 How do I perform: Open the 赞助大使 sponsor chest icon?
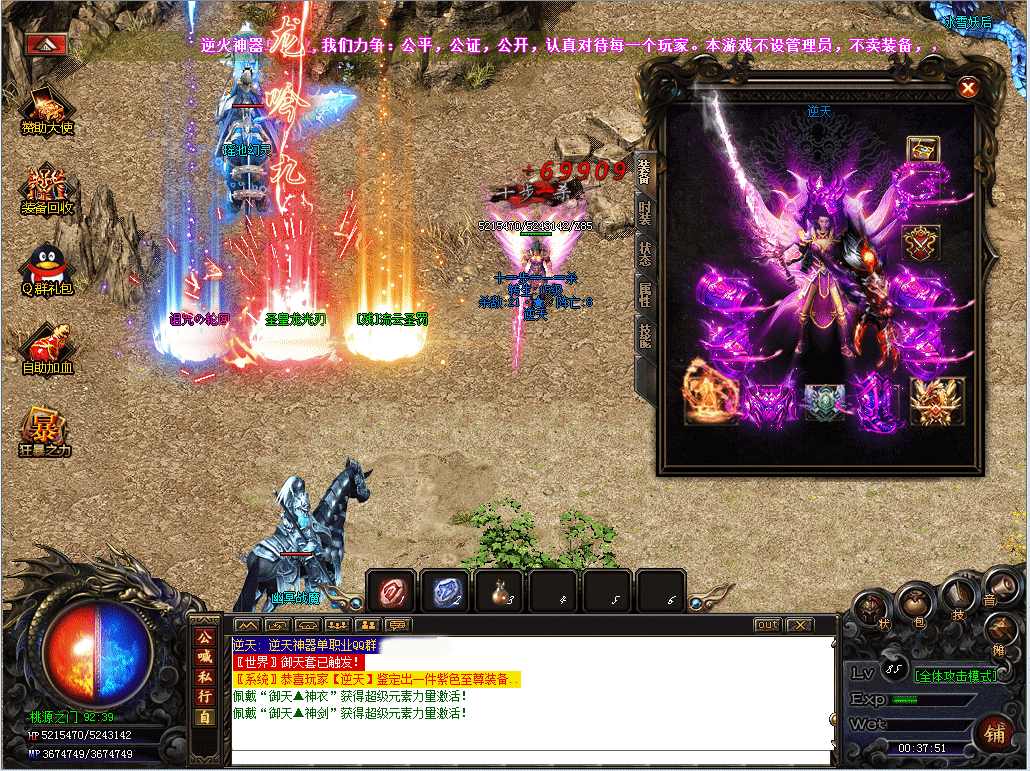click(47, 108)
